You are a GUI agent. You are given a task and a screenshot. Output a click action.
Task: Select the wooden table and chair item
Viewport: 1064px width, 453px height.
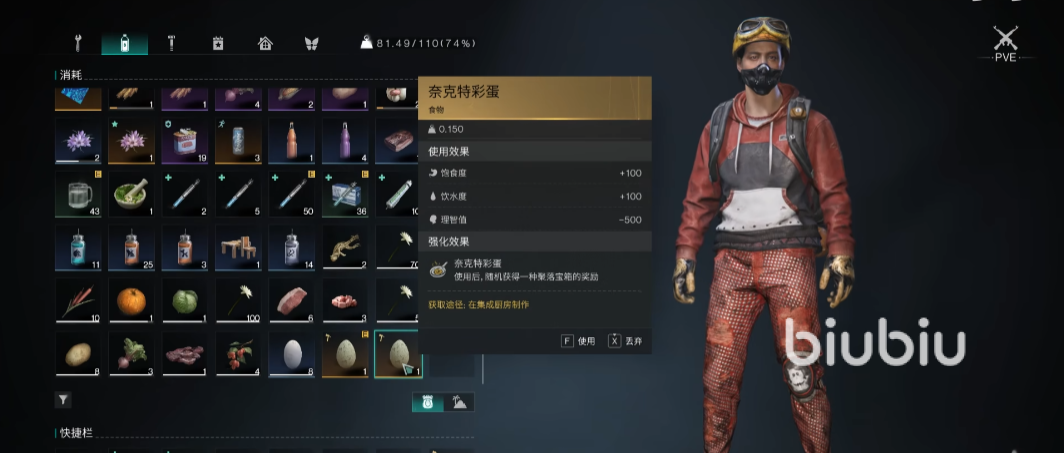coord(238,247)
